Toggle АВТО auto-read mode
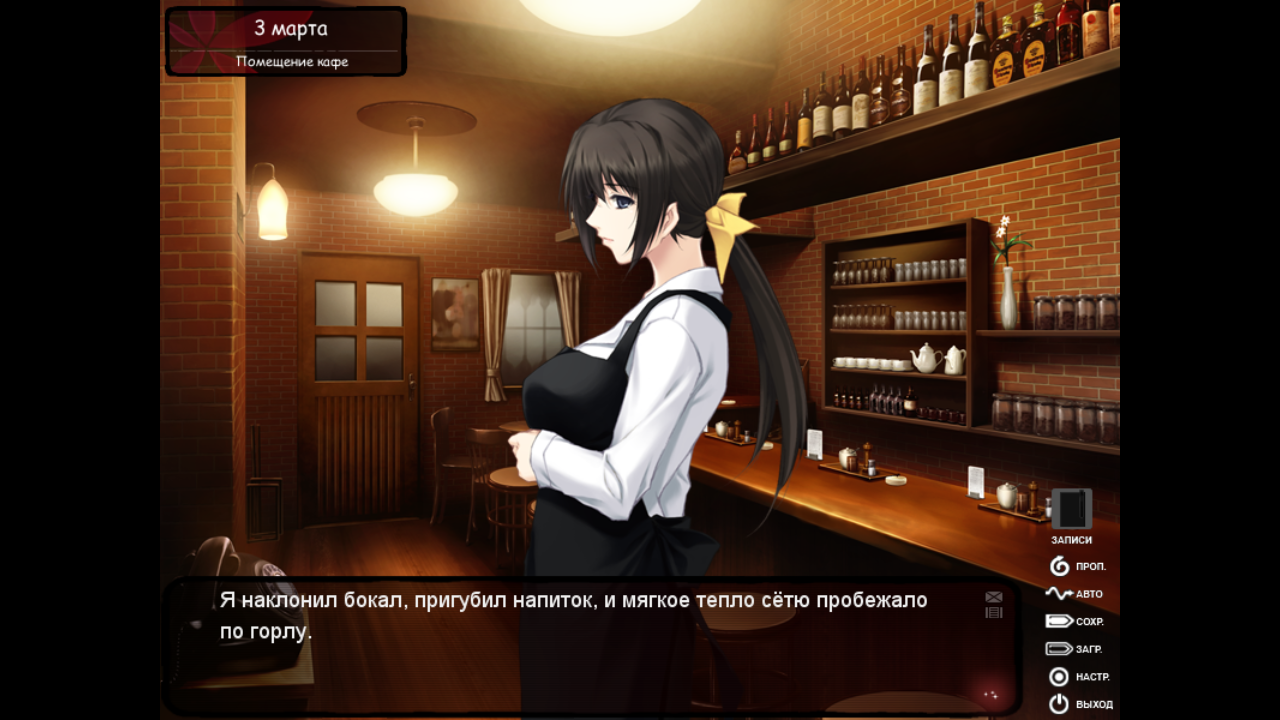 (x=1074, y=594)
